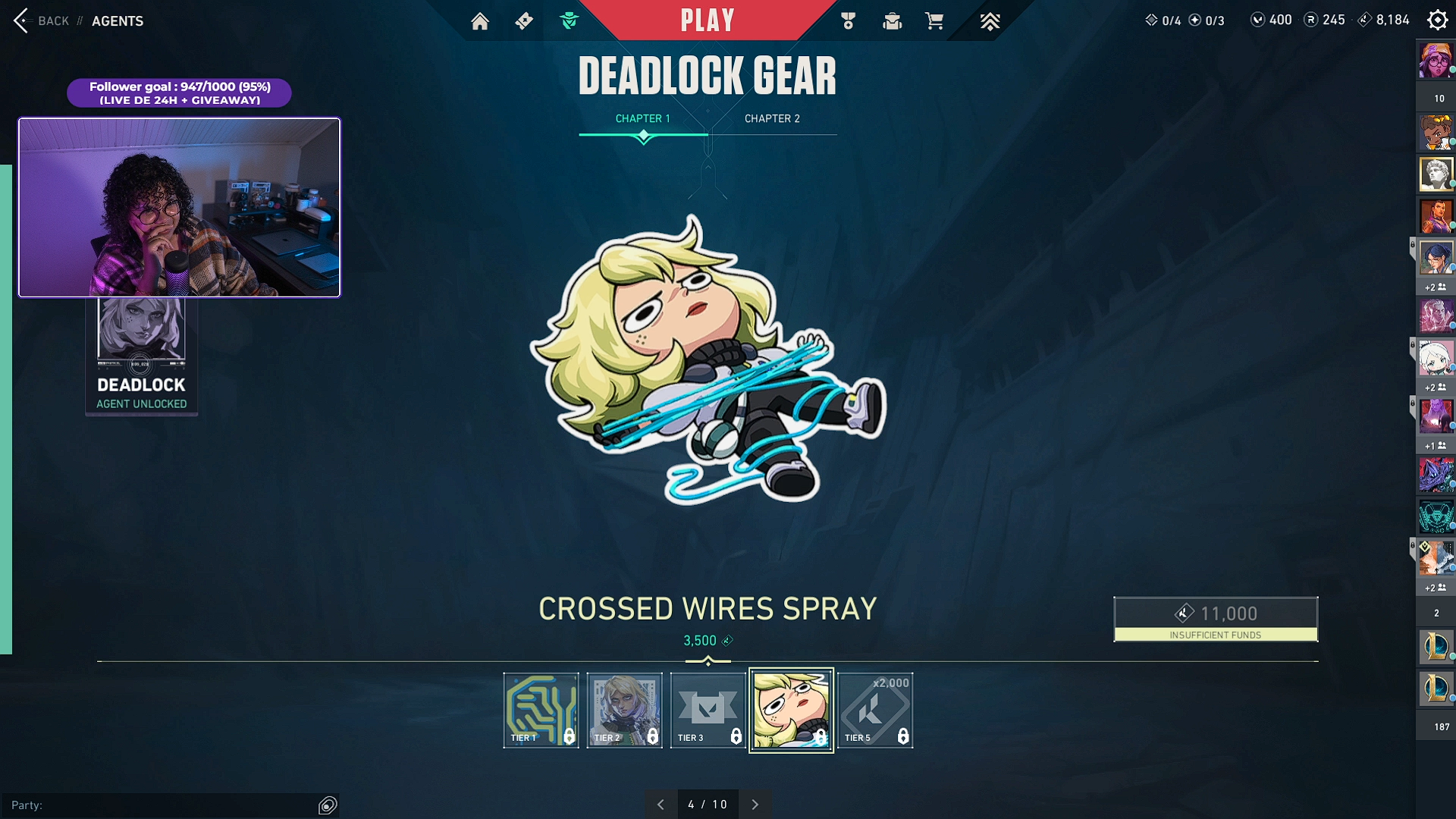Click the Party chat input box

(159, 805)
